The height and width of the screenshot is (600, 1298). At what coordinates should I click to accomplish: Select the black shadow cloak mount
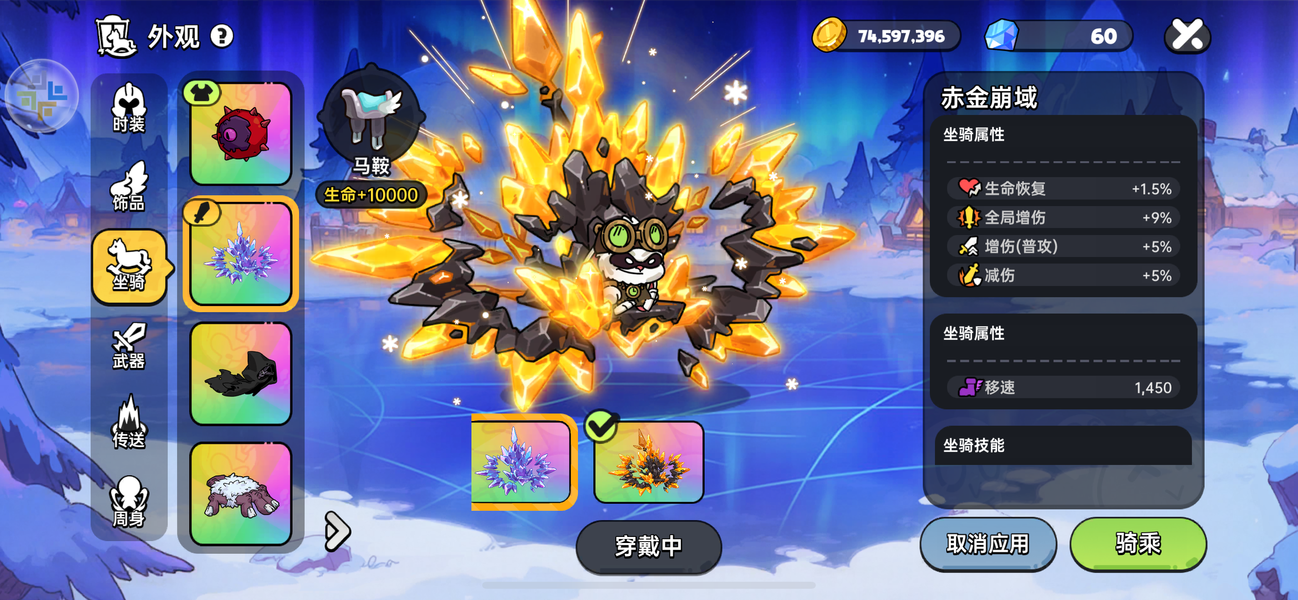[x=240, y=374]
